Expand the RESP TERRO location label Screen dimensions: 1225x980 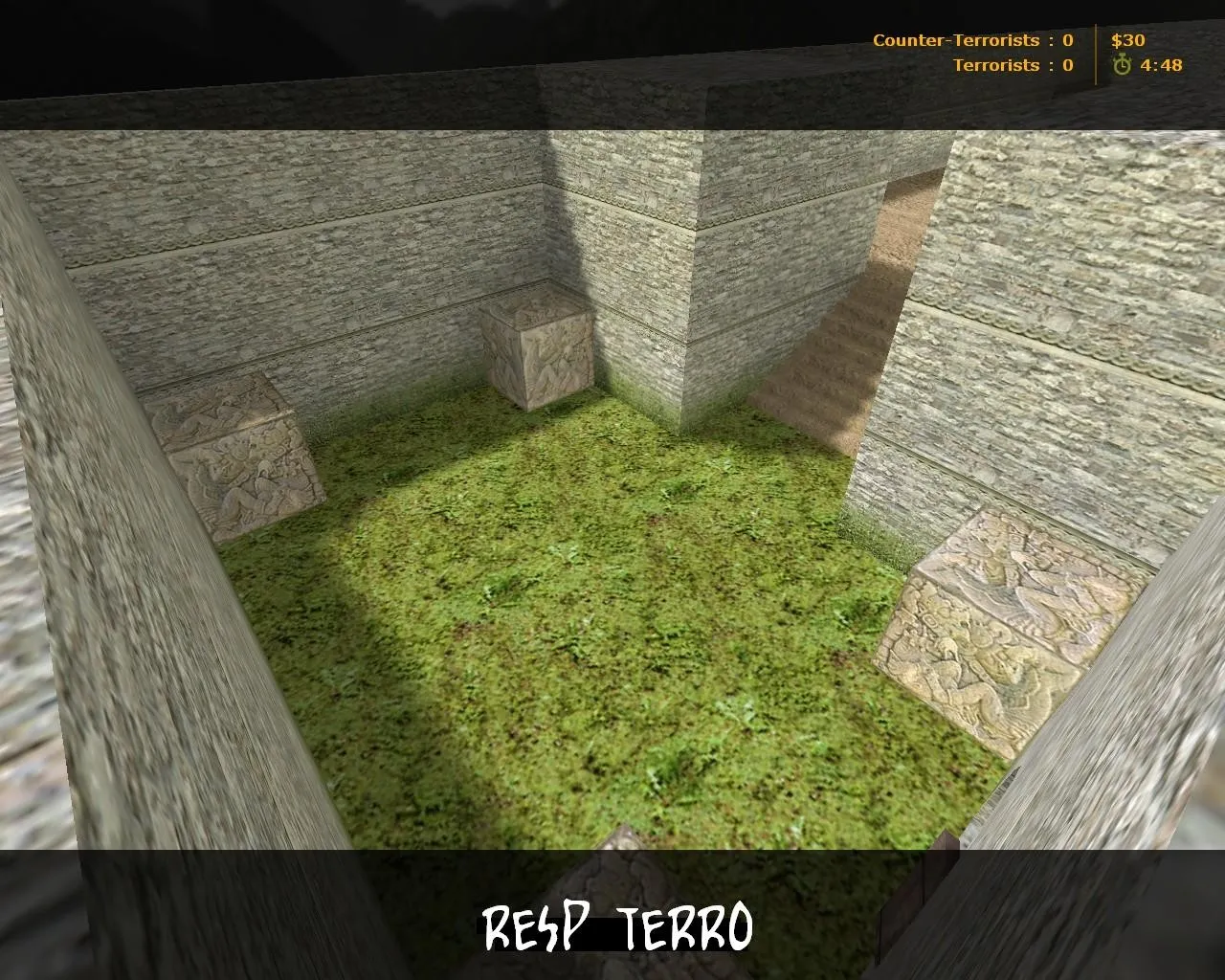coord(617,925)
